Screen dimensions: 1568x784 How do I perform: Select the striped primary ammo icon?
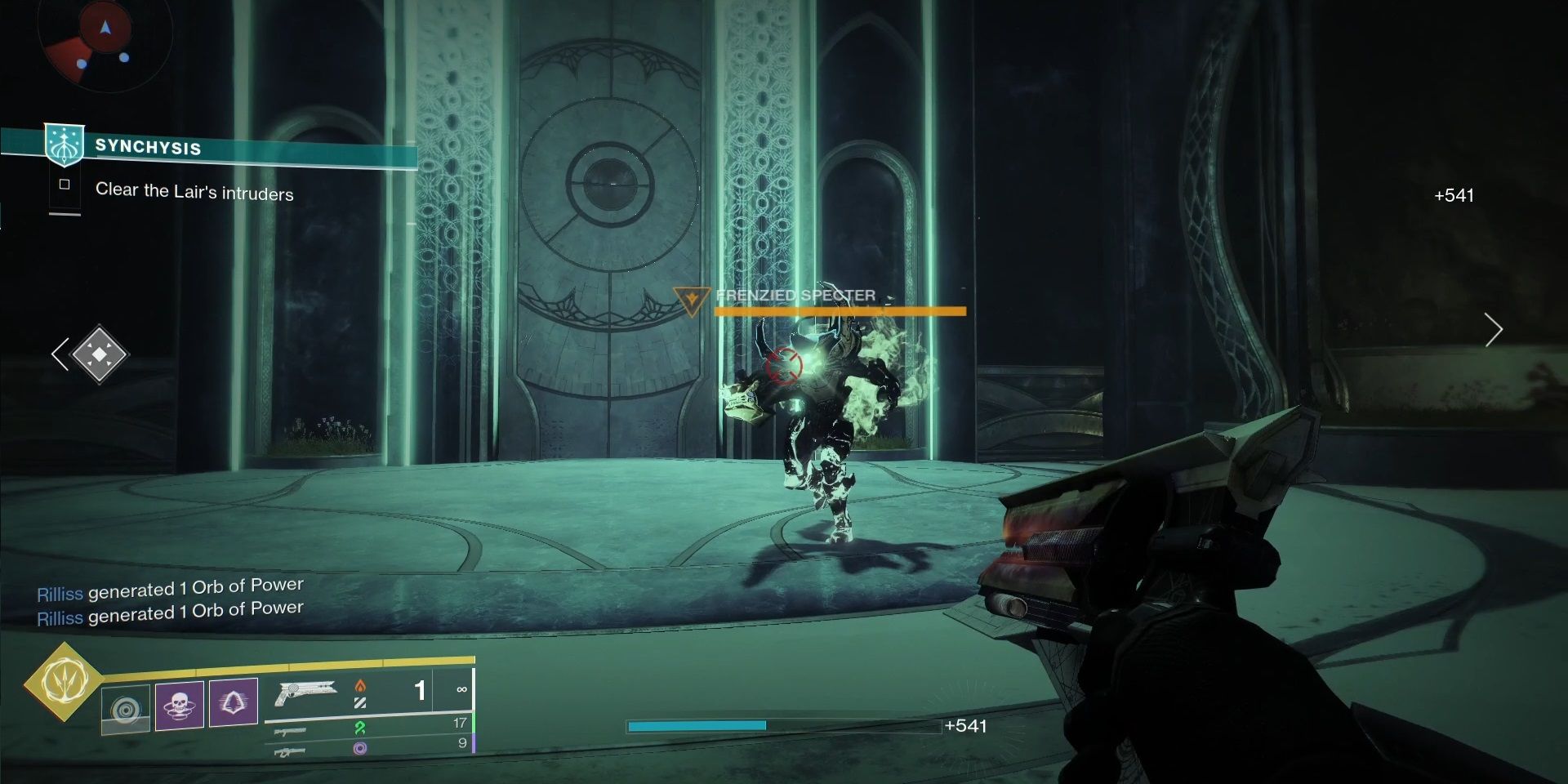[361, 702]
